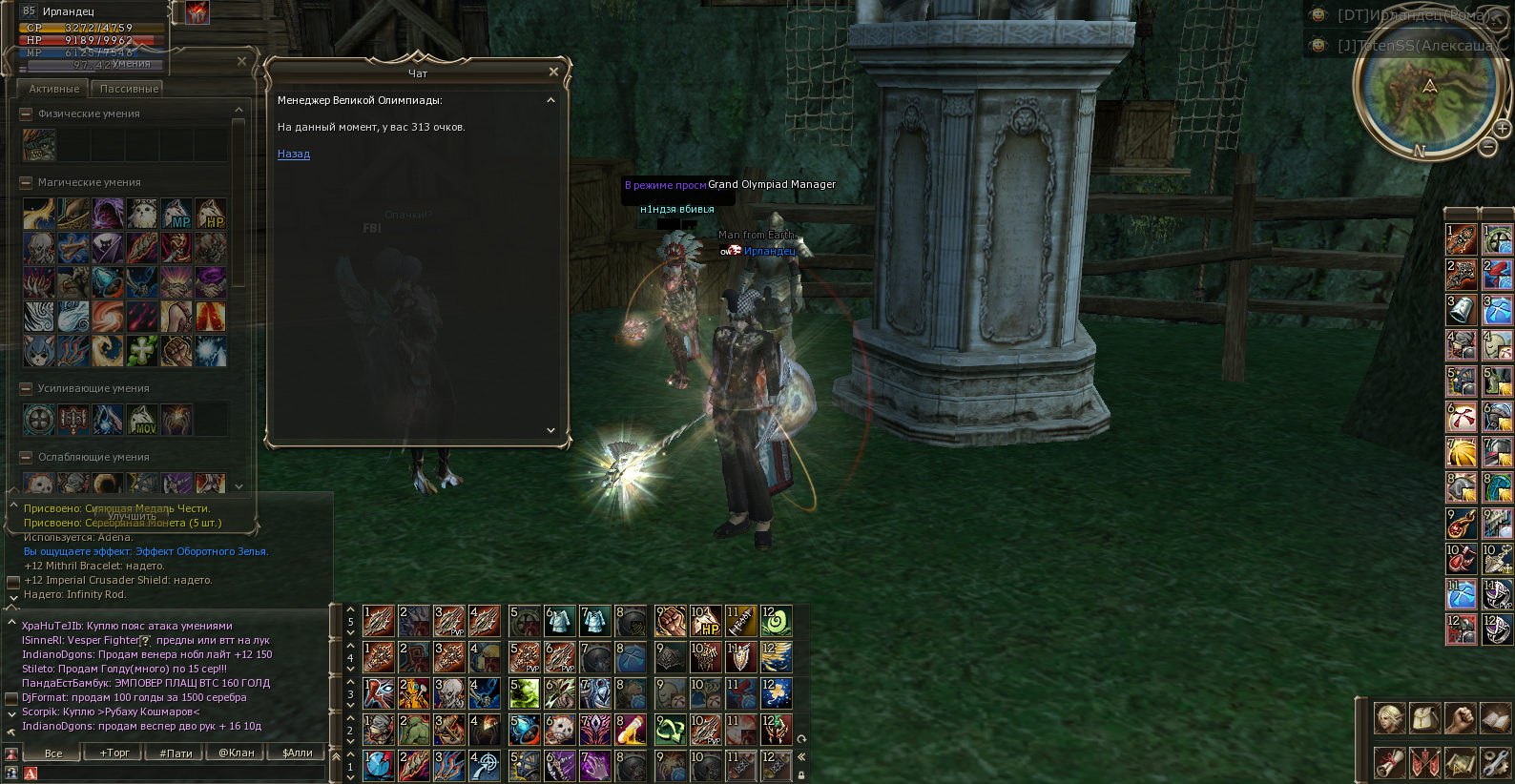
Task: Choose the Все chat tab
Action: tap(53, 753)
